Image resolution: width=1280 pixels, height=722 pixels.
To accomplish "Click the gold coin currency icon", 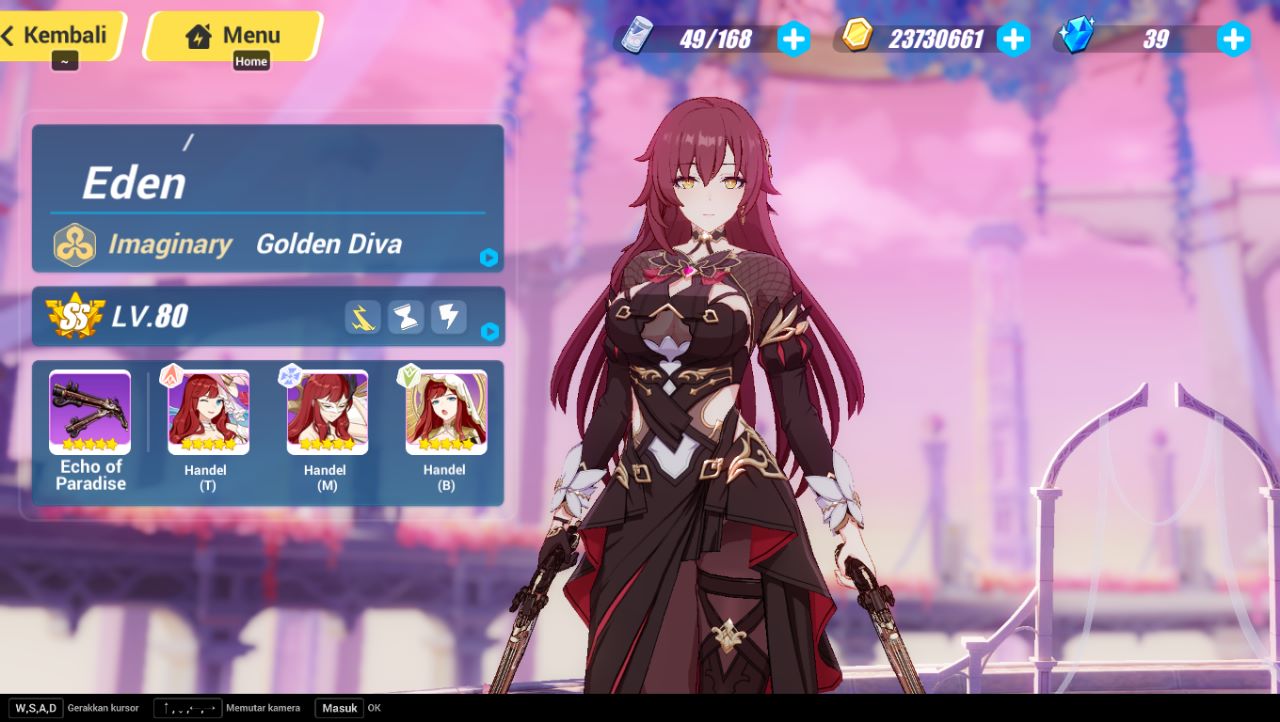I will point(857,38).
